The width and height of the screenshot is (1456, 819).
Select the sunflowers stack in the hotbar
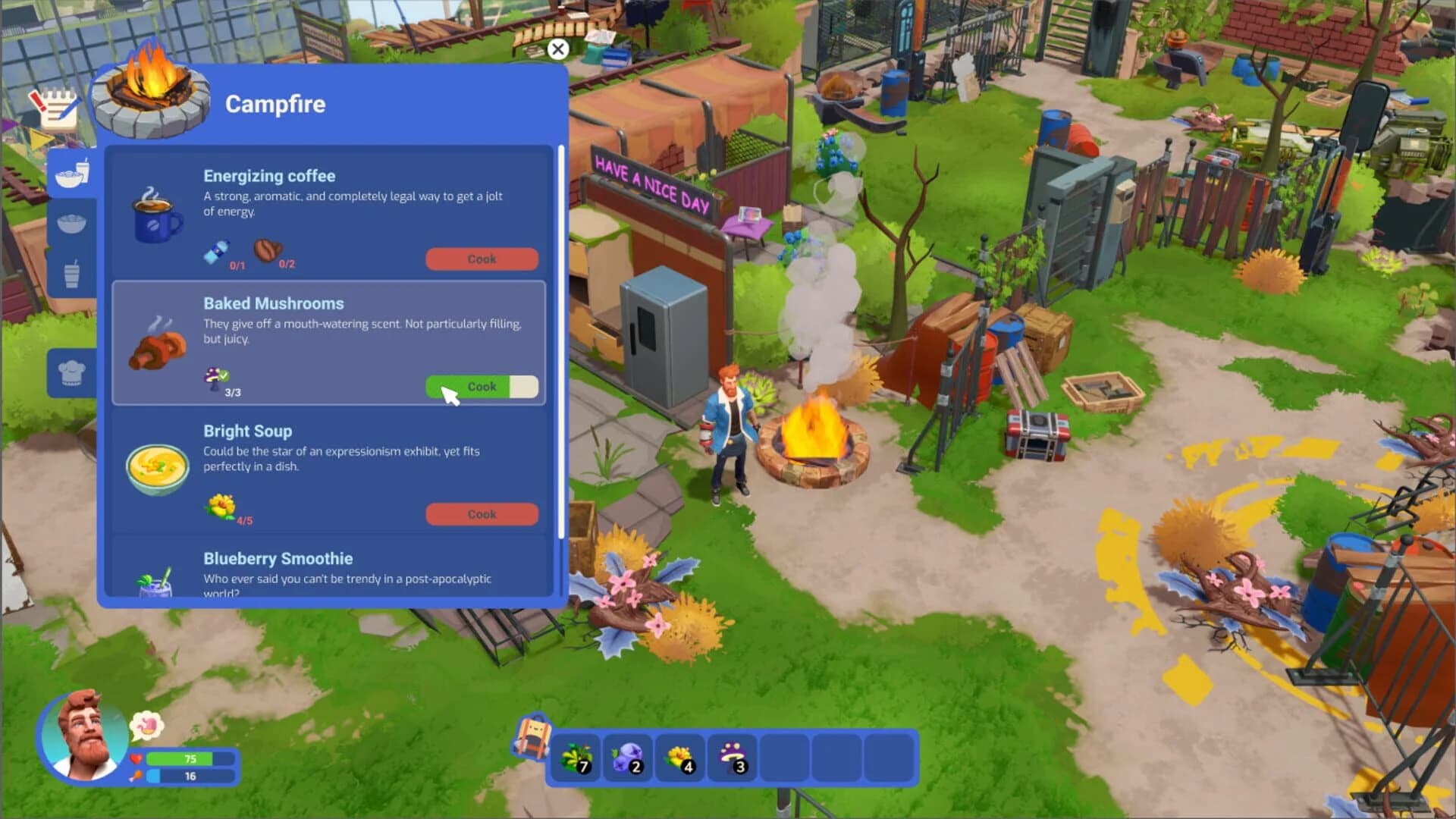pos(679,756)
